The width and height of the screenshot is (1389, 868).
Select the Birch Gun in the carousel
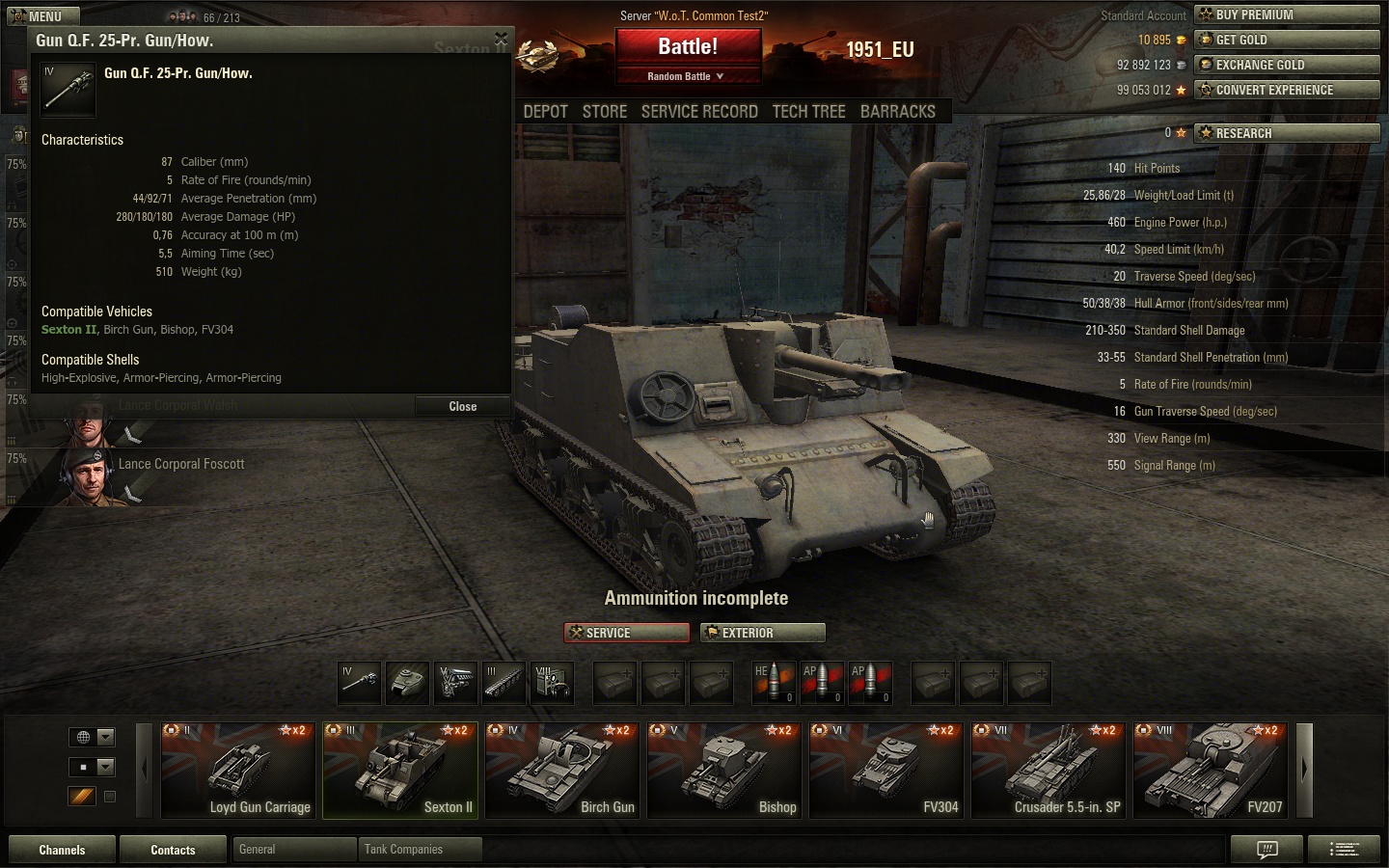pyautogui.click(x=561, y=771)
